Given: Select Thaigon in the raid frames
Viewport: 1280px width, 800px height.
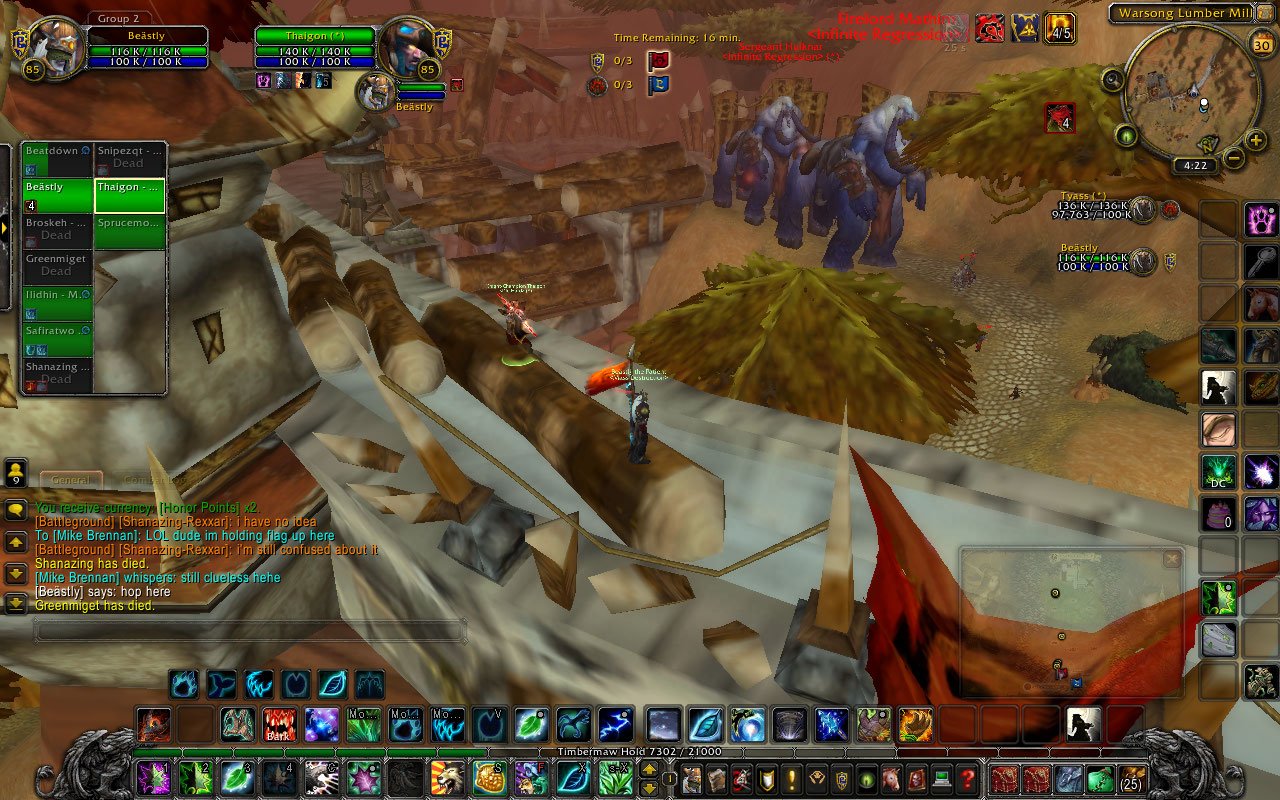Looking at the screenshot, I should [129, 195].
